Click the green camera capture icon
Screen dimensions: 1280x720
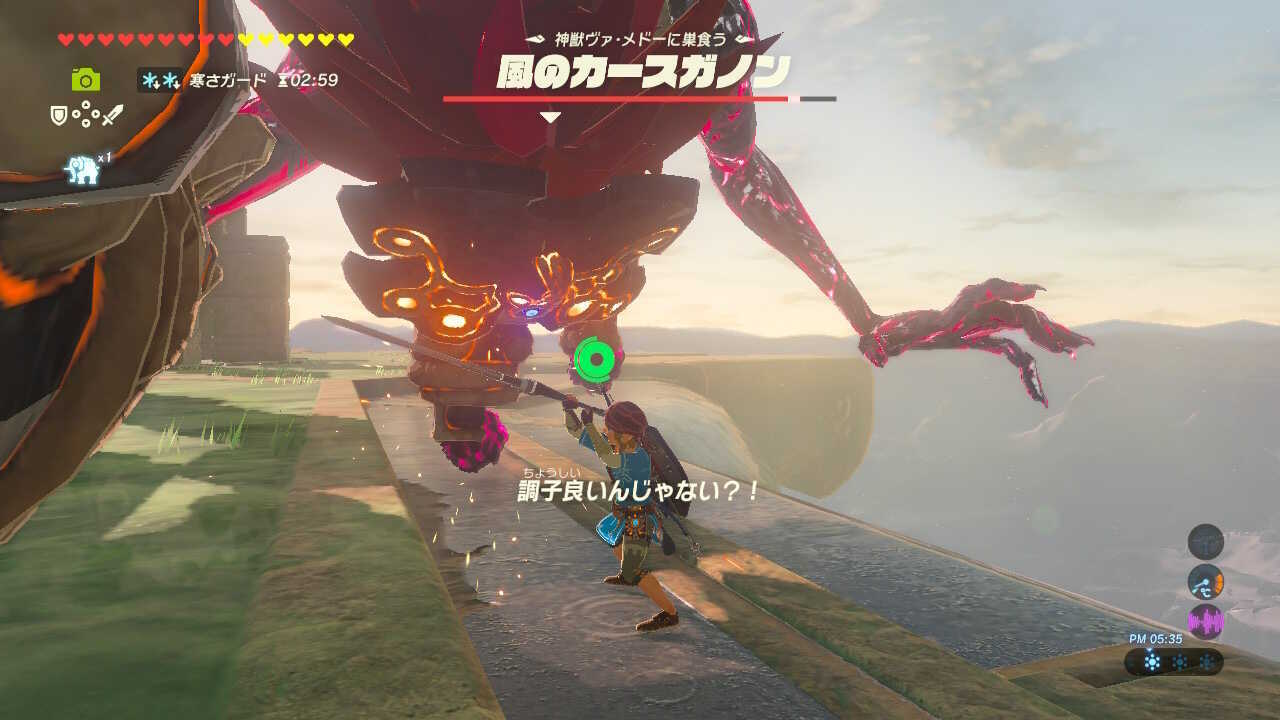click(x=87, y=80)
